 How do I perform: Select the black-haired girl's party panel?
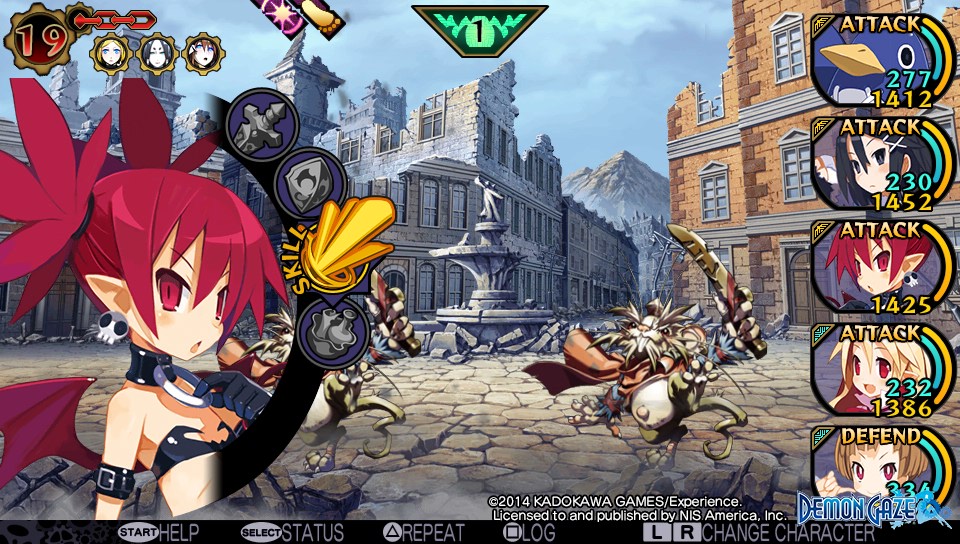click(880, 164)
